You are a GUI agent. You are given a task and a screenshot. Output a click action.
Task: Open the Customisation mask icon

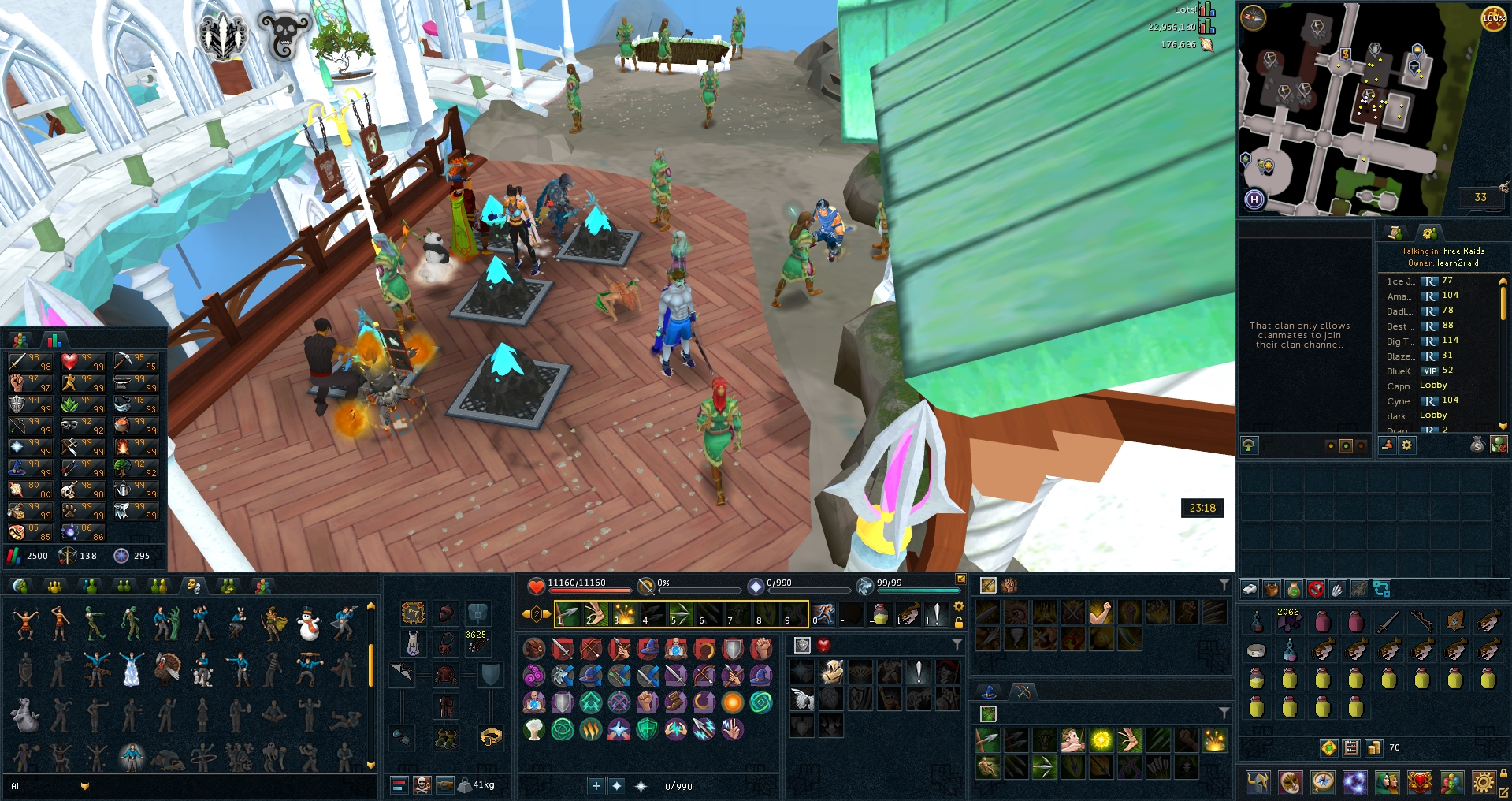coord(1289,784)
